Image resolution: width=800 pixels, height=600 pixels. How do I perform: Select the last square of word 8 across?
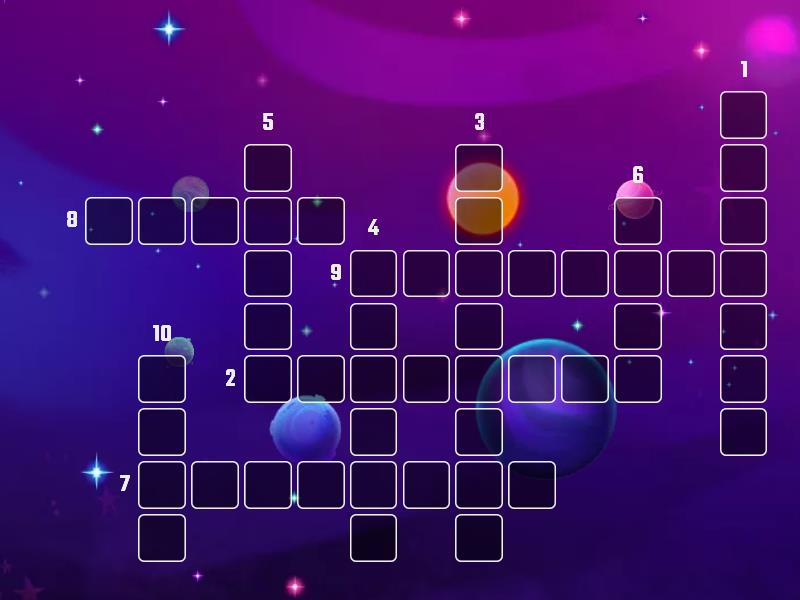pos(321,221)
